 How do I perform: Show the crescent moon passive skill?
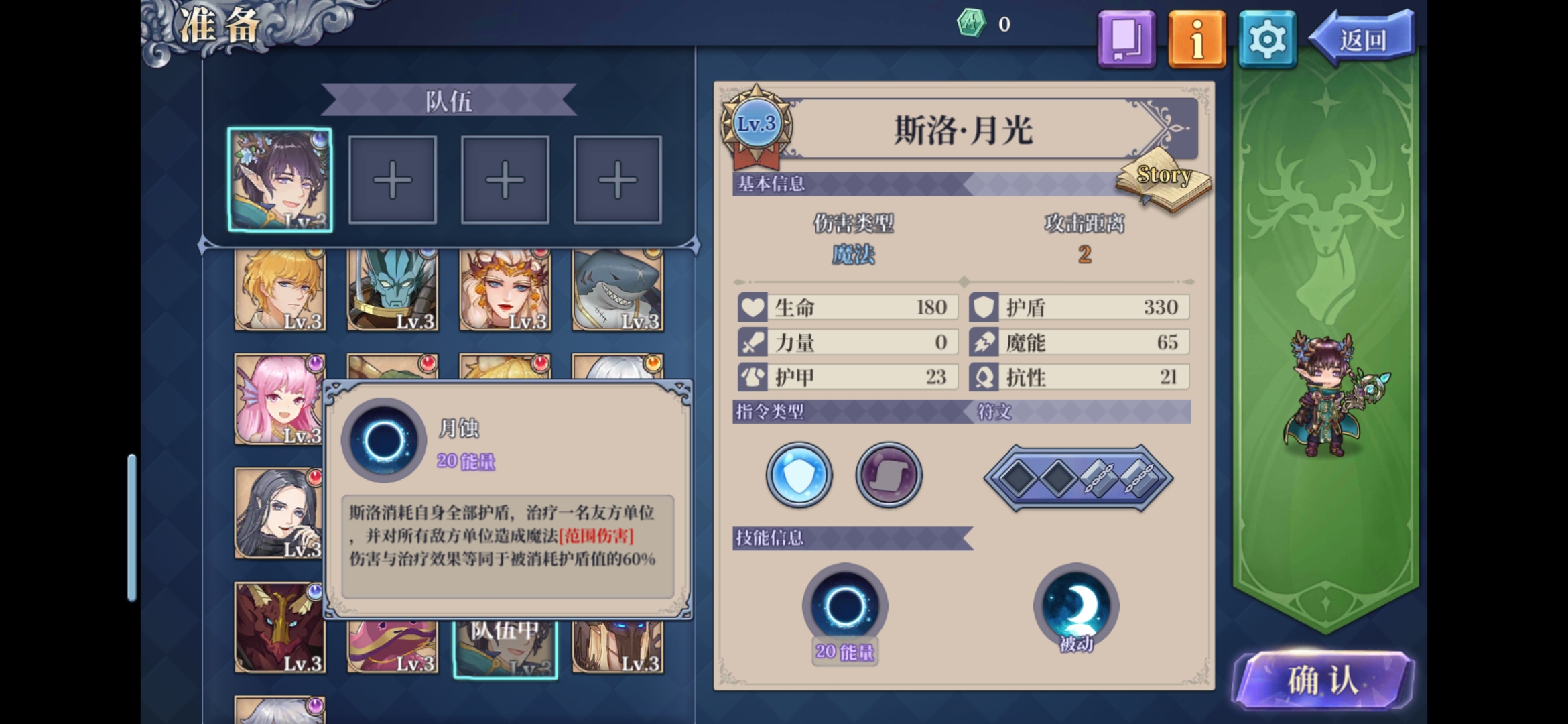coord(1076,605)
